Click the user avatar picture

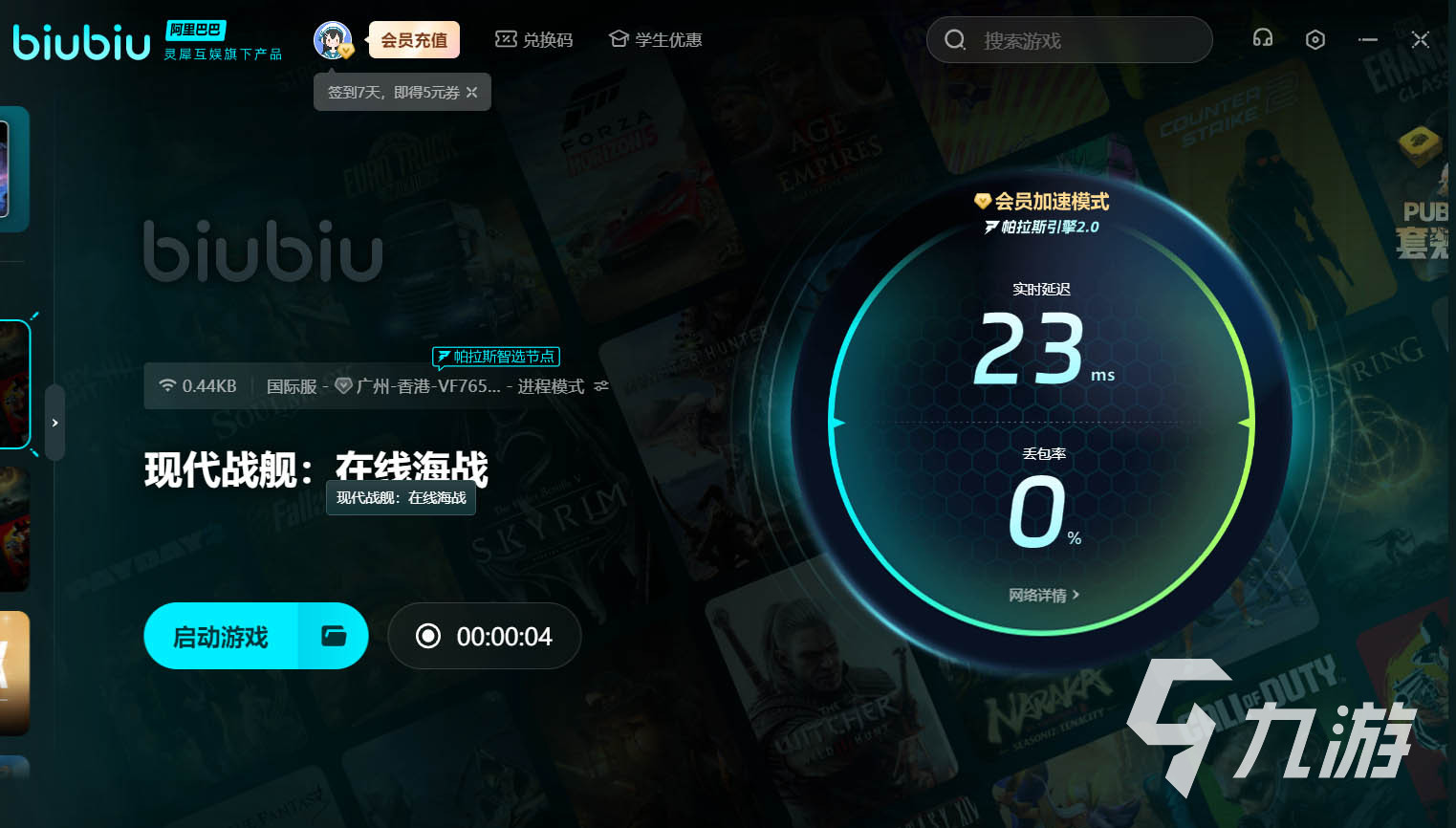point(333,39)
